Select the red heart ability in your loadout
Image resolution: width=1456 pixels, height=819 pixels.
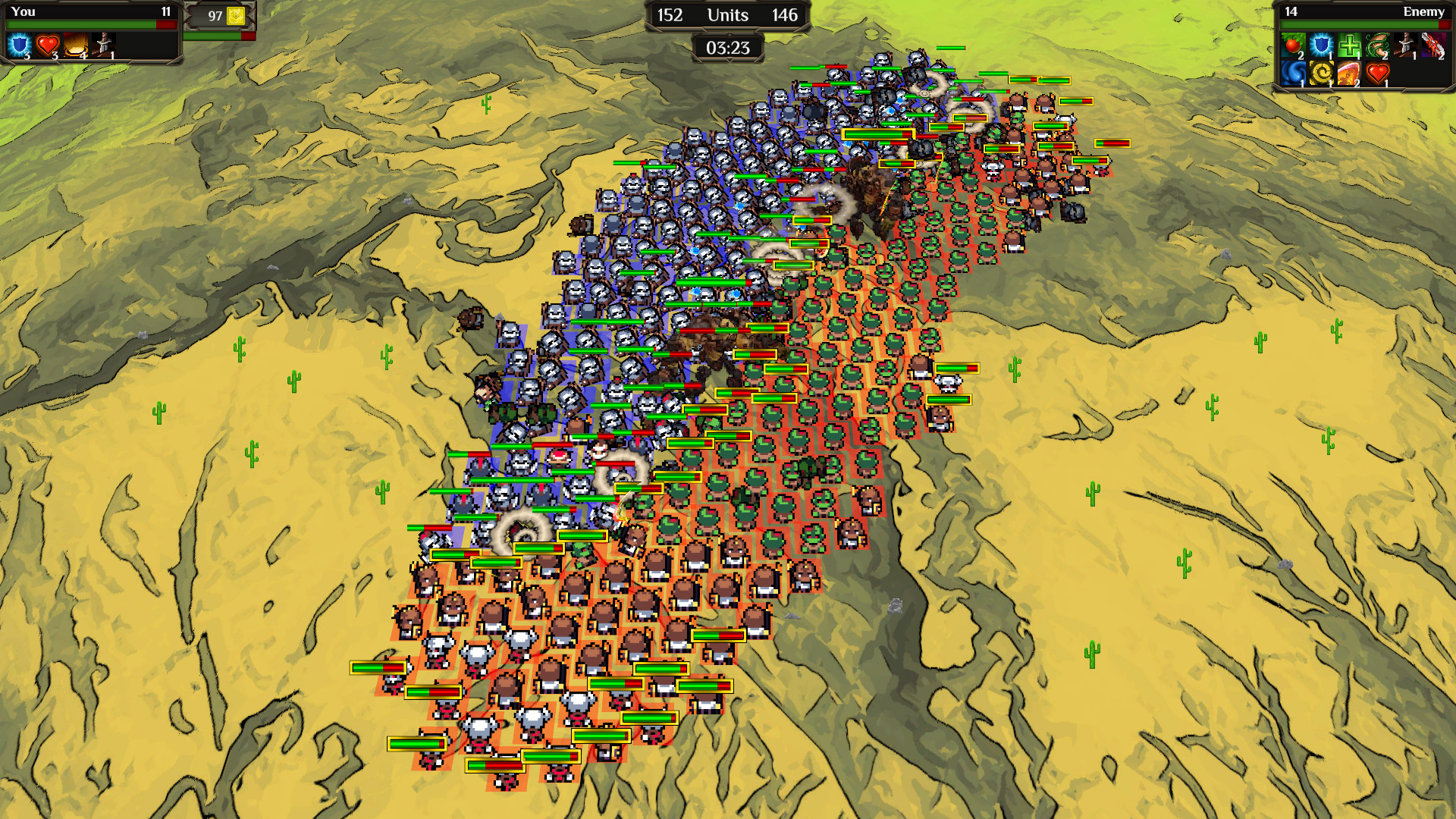[x=48, y=44]
